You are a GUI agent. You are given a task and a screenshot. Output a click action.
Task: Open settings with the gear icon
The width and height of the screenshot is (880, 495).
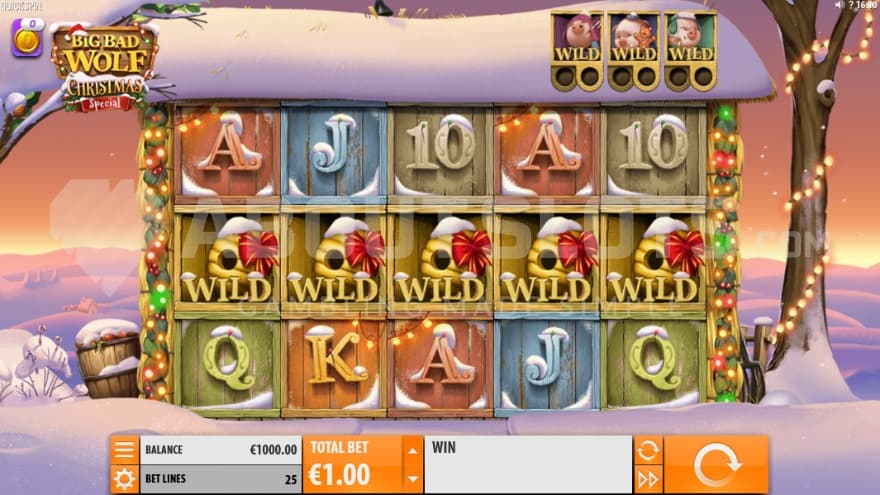click(x=124, y=479)
